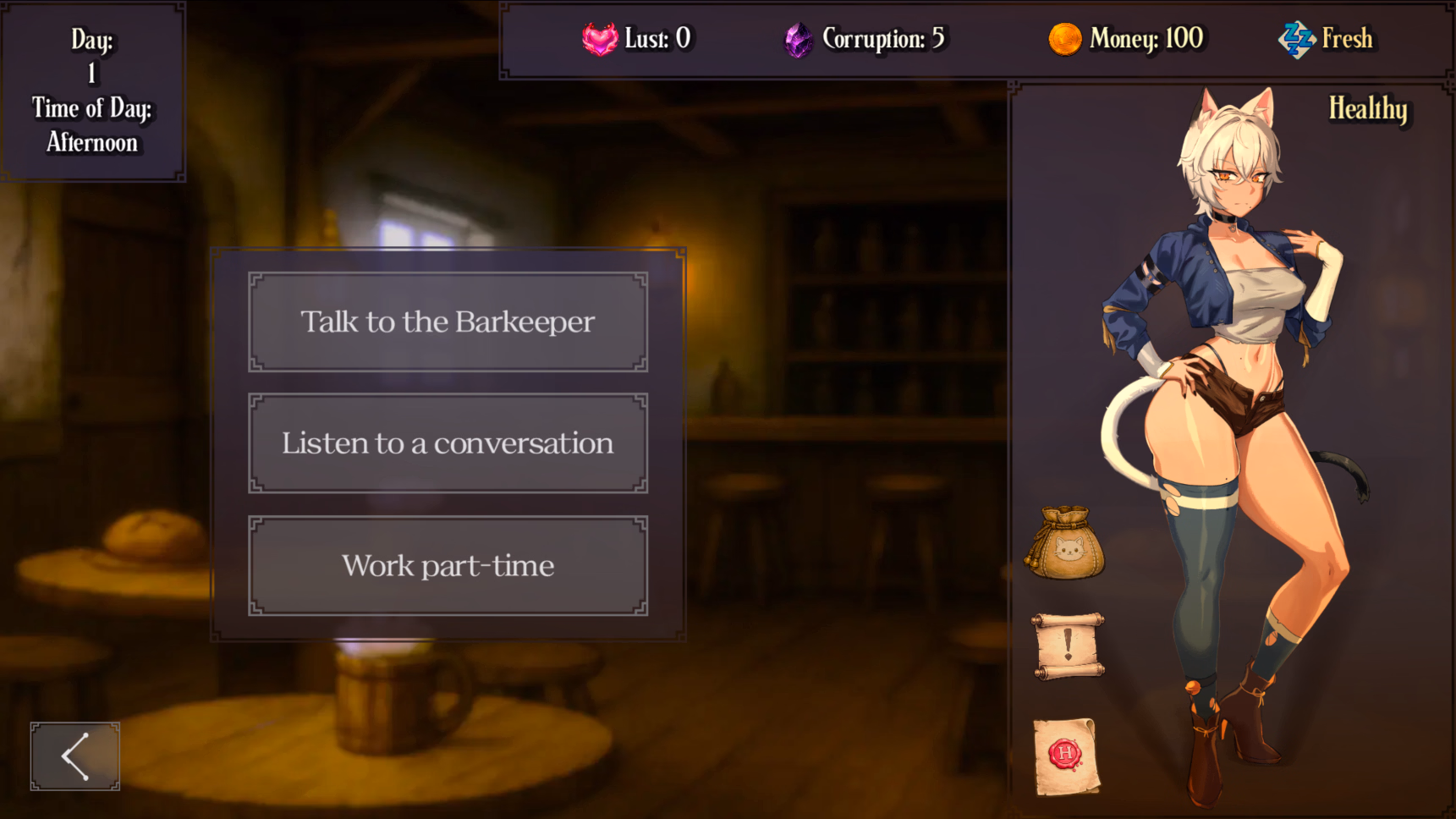
Task: Click the back arrow in the bottom-left corner
Action: [x=74, y=756]
